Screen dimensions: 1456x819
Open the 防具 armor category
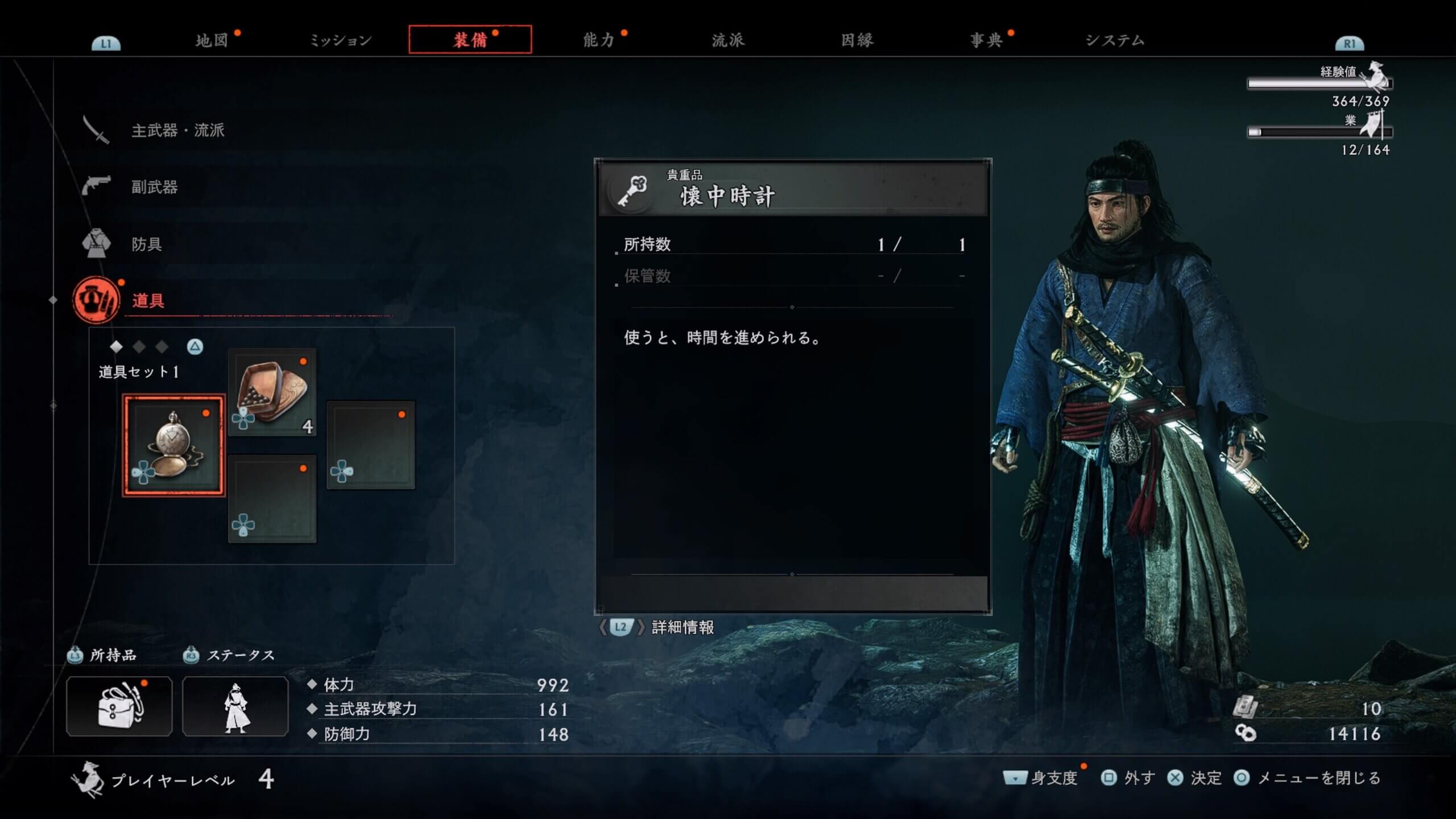coord(147,244)
